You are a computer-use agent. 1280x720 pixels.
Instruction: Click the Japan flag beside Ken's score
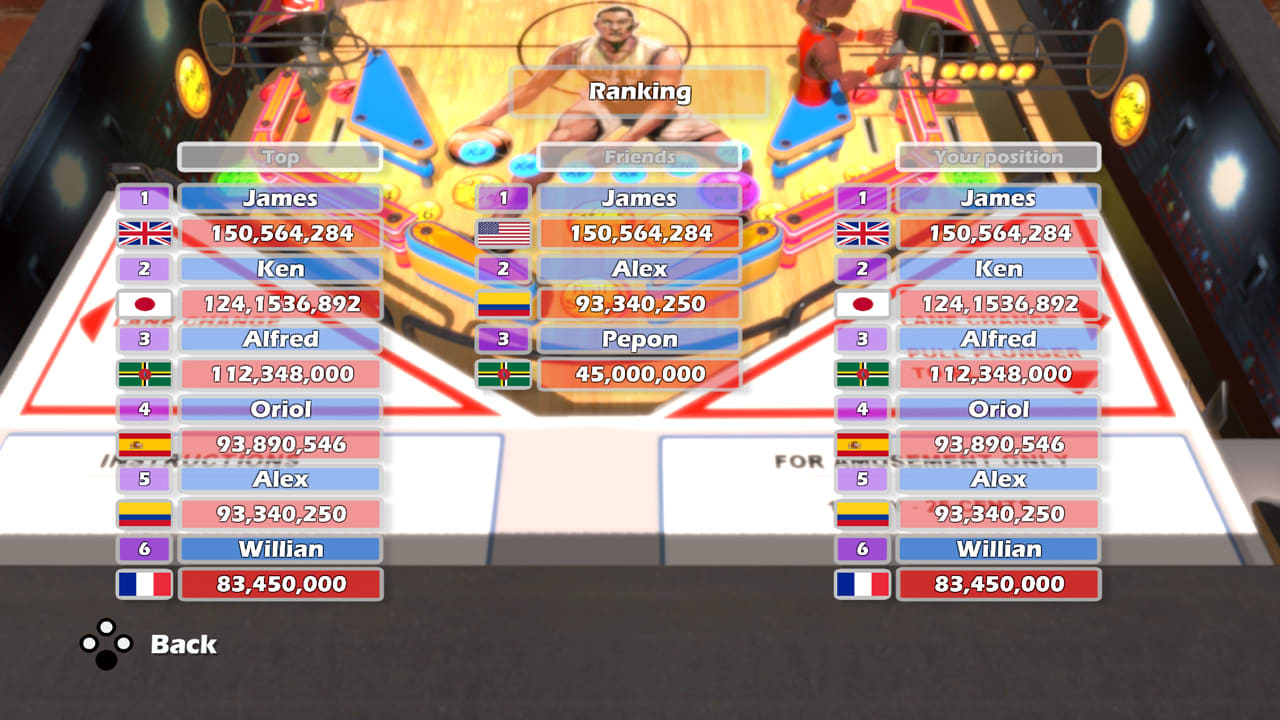pos(143,304)
